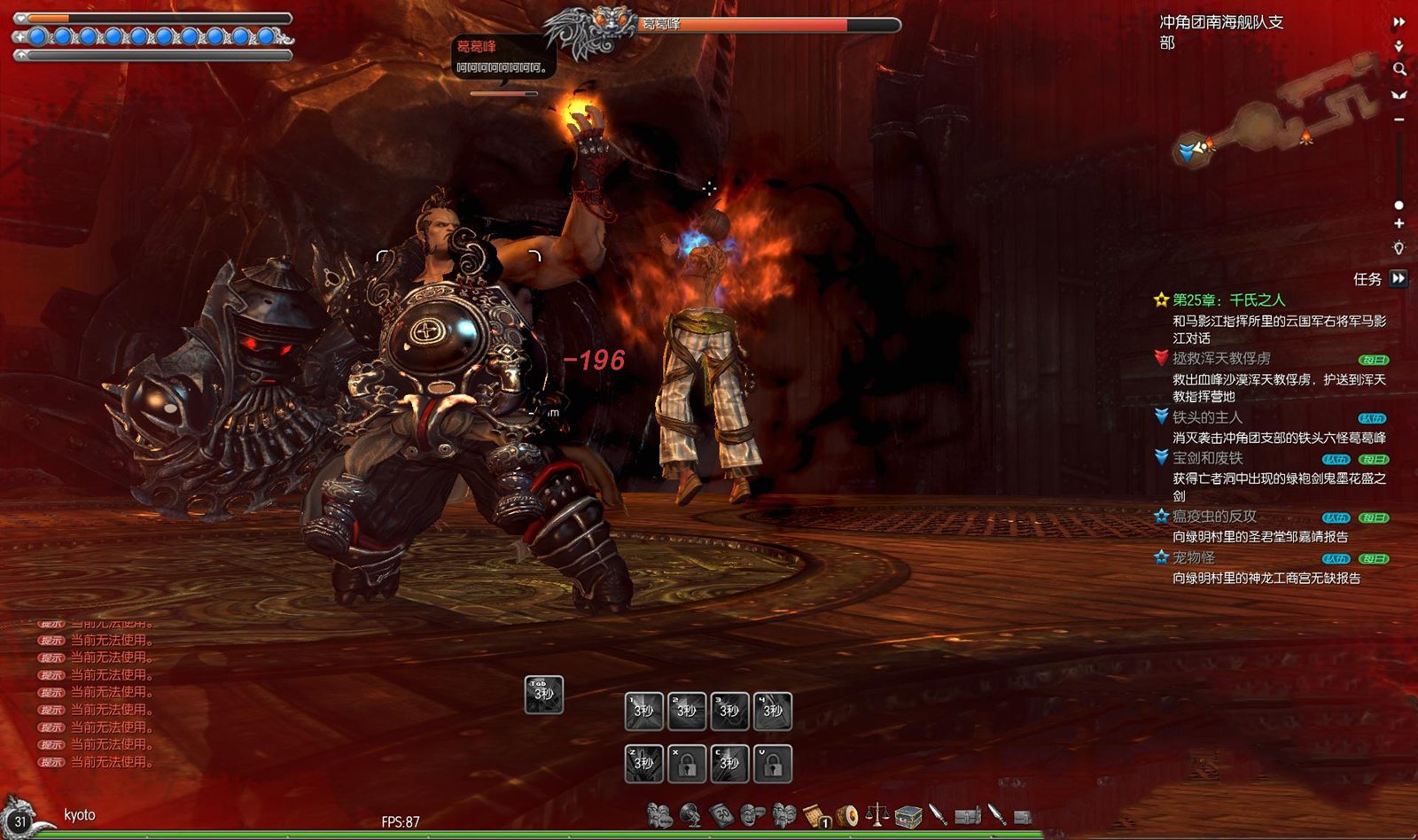Open the calendar icon marked 30

[x=721, y=814]
